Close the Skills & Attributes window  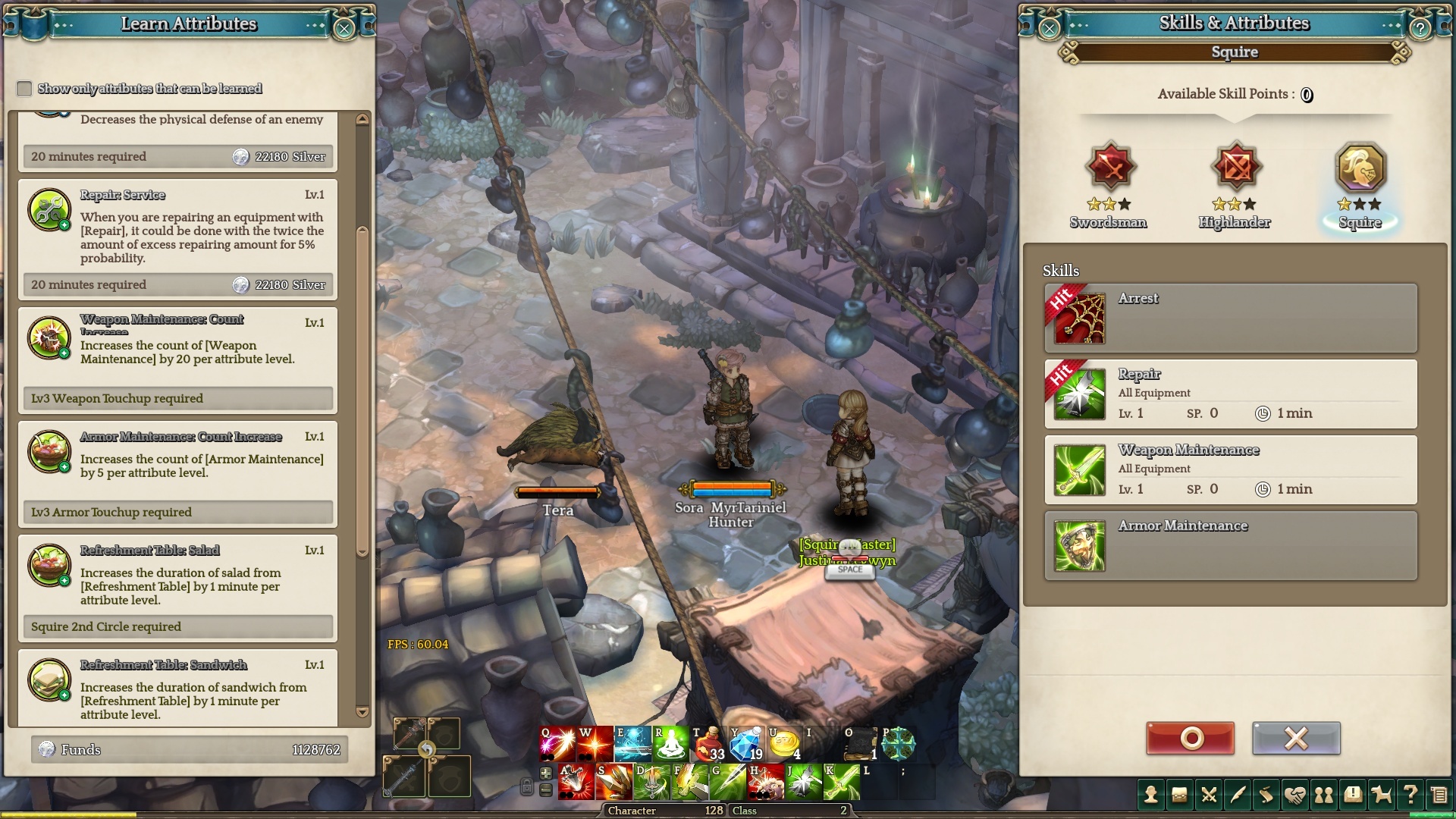pyautogui.click(x=1049, y=29)
